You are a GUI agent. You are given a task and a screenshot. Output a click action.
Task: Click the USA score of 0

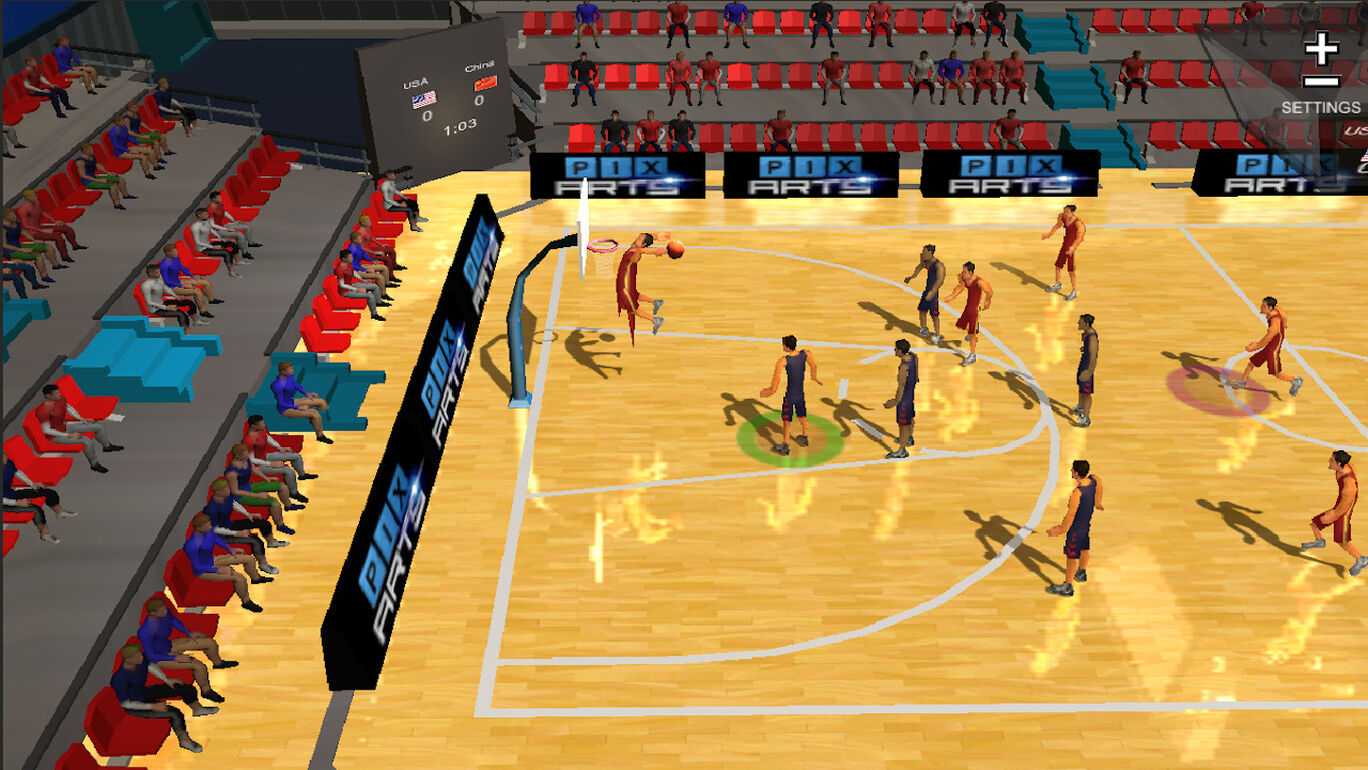click(x=427, y=116)
